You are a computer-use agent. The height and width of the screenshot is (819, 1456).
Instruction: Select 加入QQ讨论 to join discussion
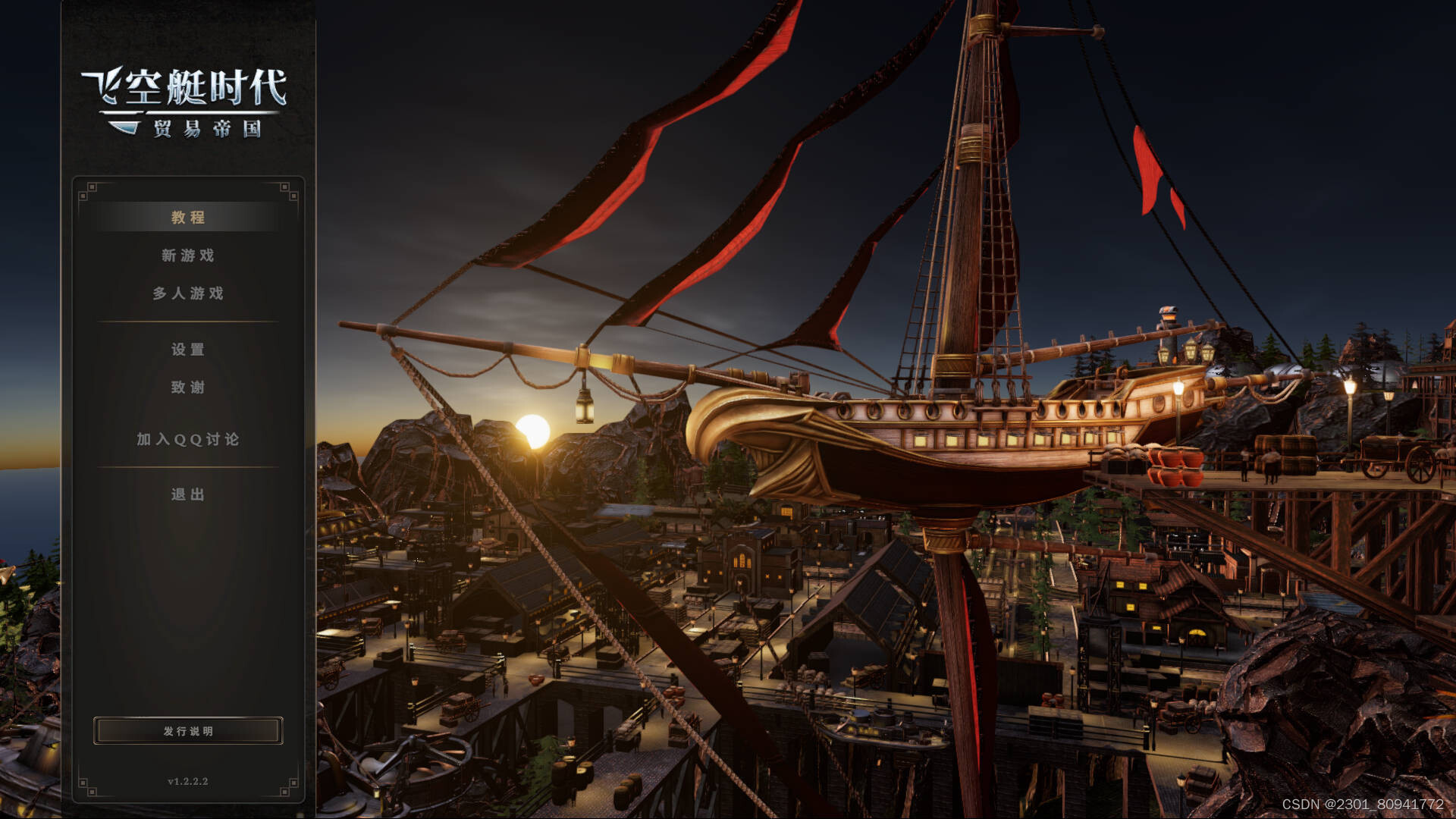point(188,440)
